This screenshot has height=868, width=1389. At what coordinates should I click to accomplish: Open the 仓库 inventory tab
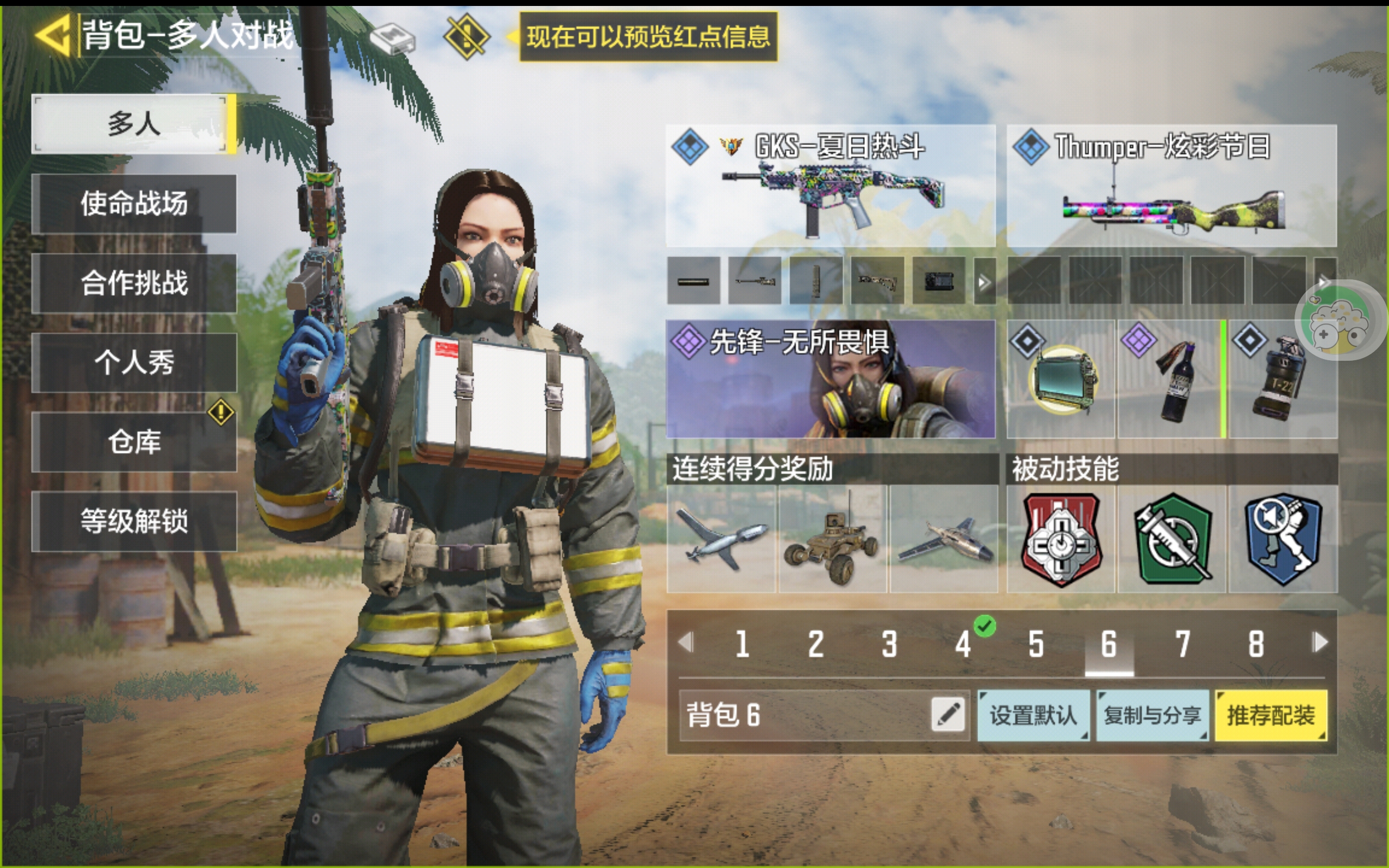click(133, 442)
